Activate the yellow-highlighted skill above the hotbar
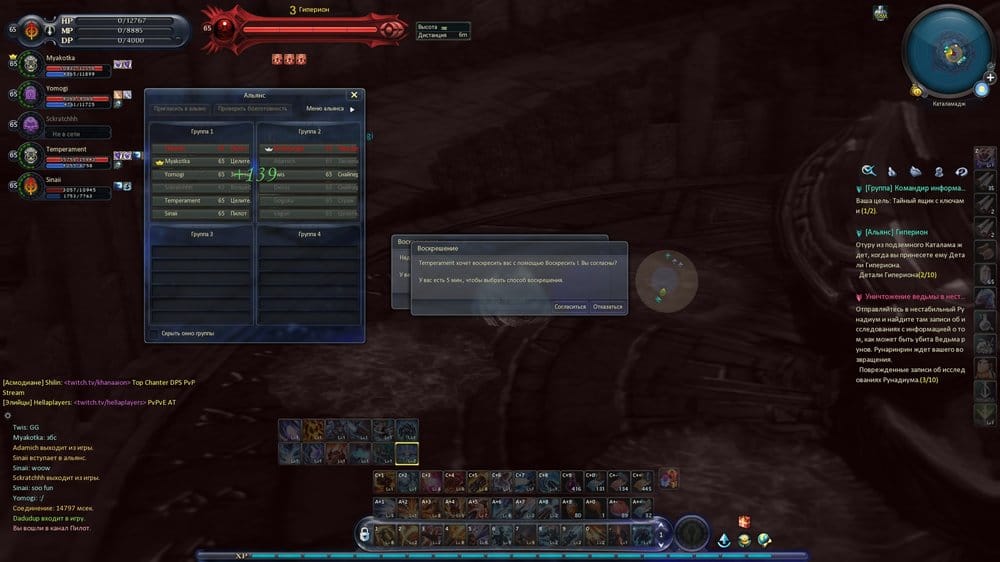1000x562 pixels. (x=406, y=453)
